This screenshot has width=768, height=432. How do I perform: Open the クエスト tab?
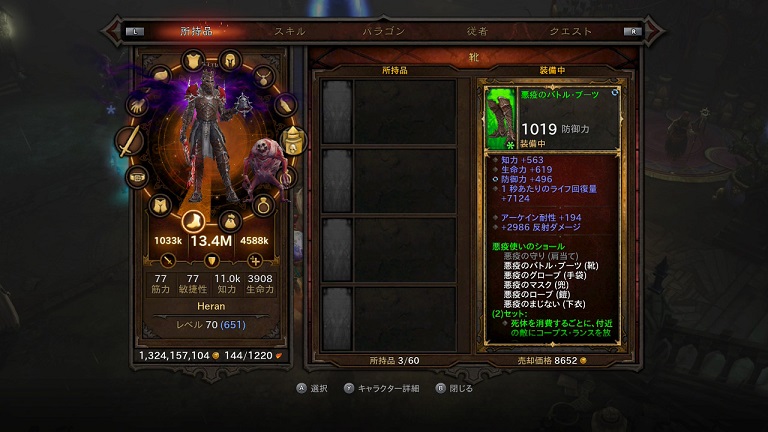pyautogui.click(x=569, y=31)
